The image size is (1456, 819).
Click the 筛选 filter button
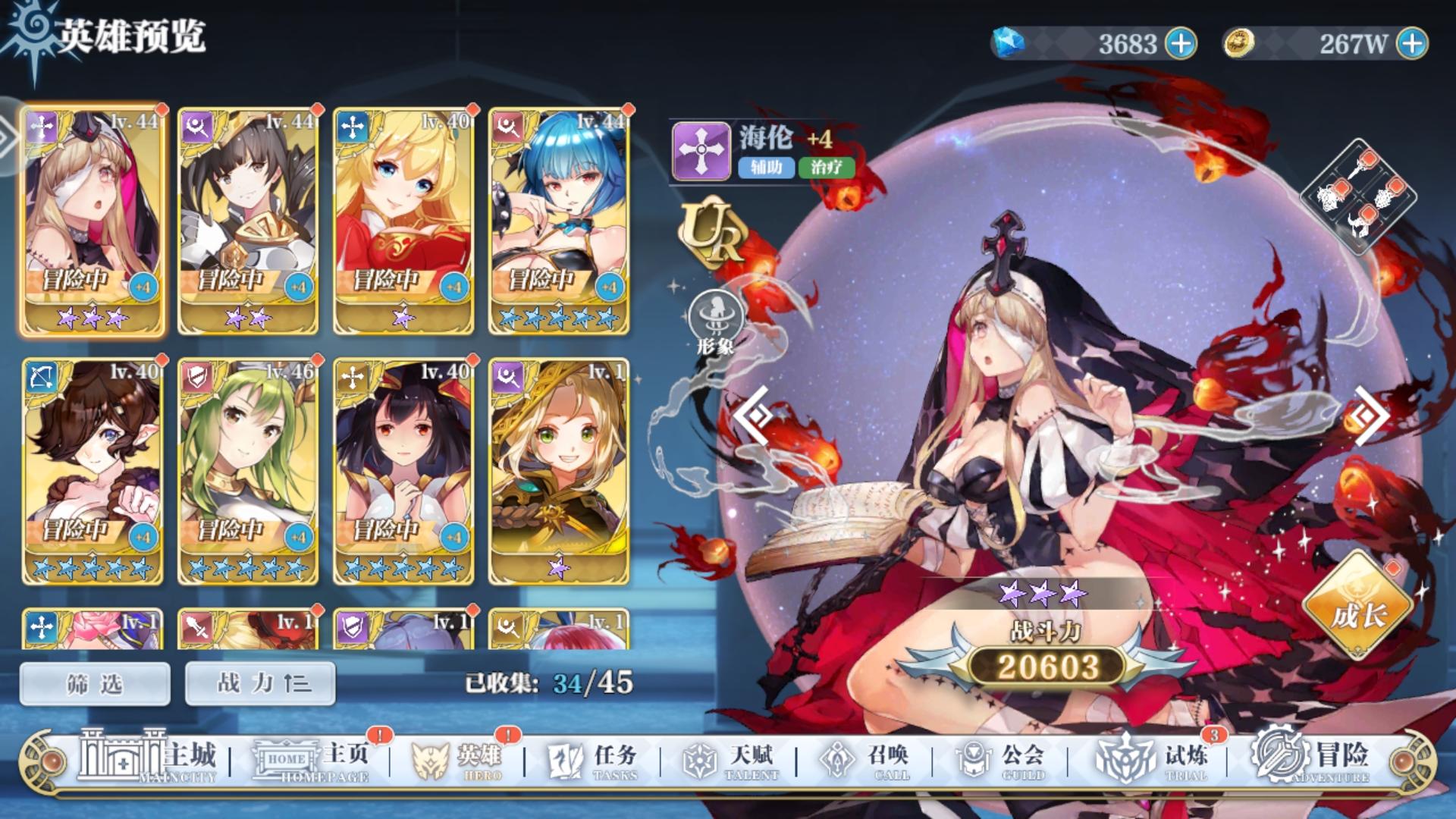tap(94, 682)
